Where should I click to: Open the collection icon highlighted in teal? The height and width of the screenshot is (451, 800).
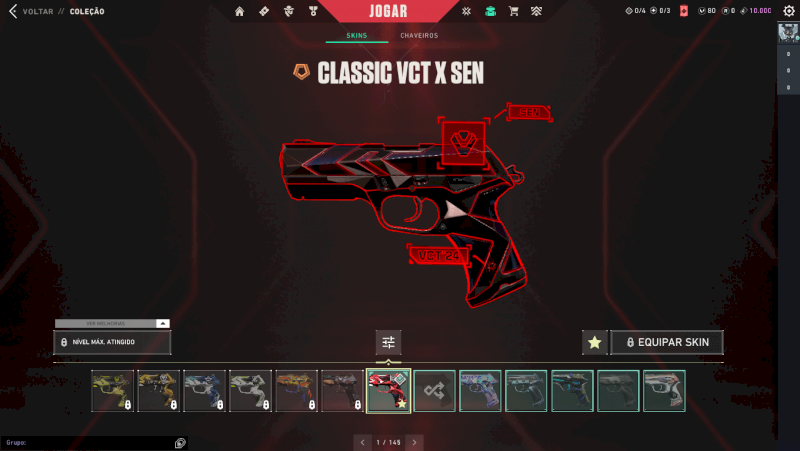(x=490, y=11)
